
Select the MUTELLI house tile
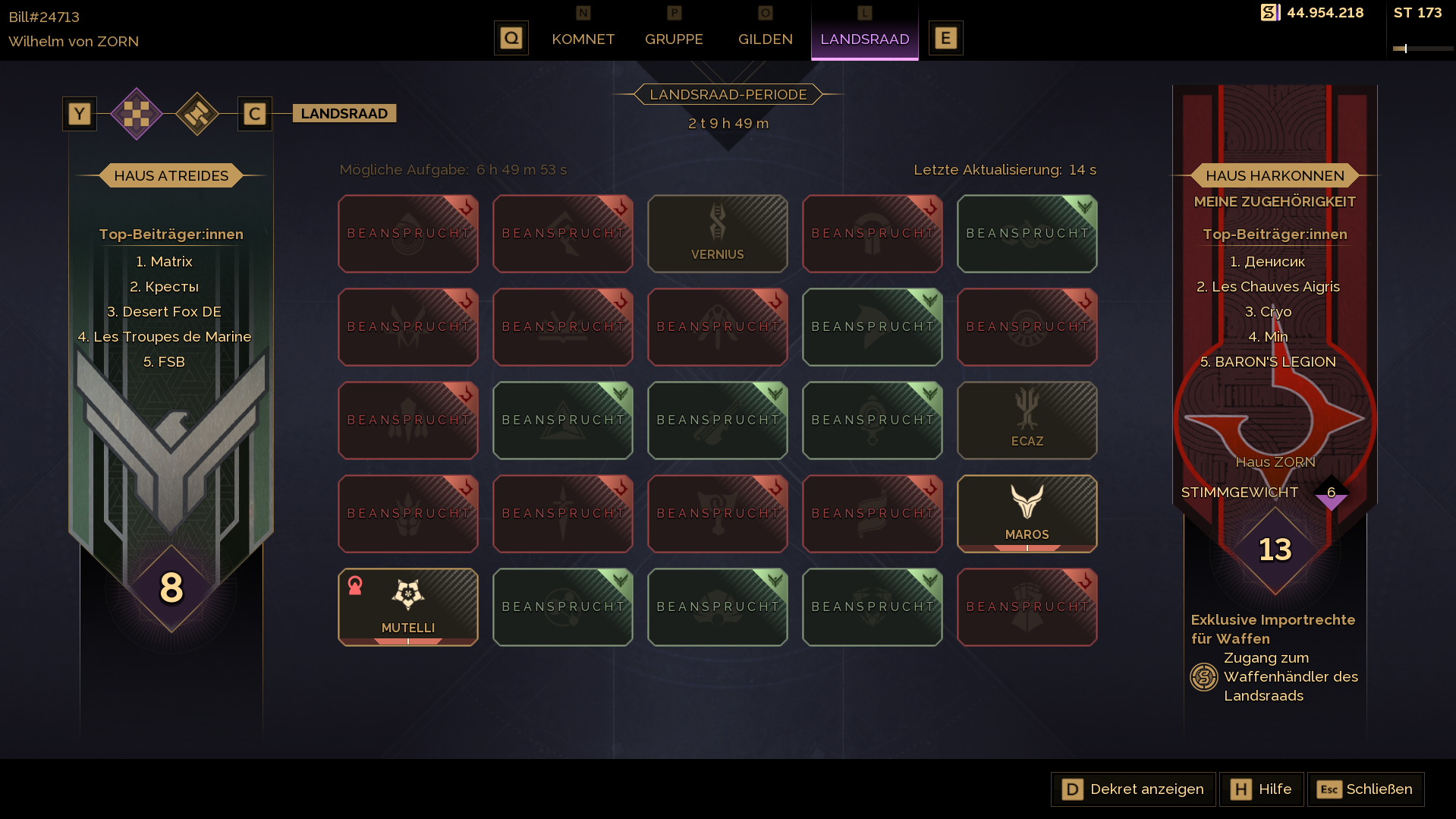(x=408, y=607)
